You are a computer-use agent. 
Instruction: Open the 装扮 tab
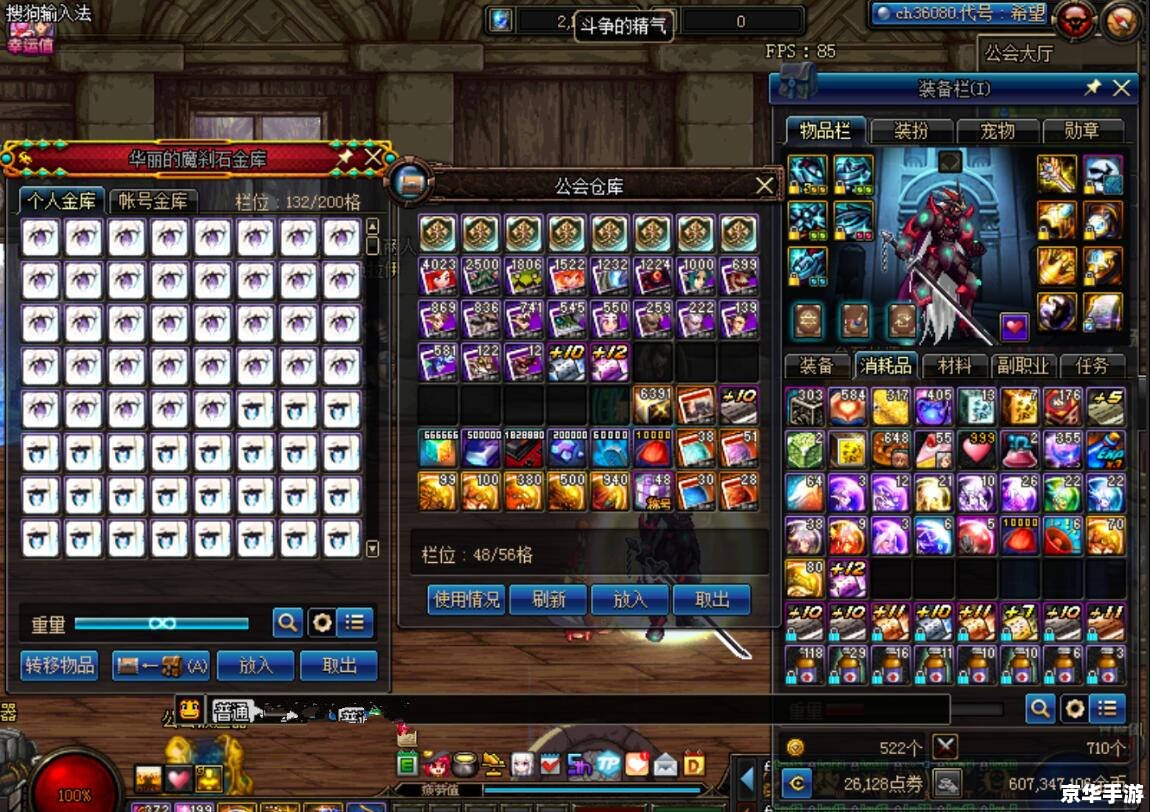tap(910, 131)
